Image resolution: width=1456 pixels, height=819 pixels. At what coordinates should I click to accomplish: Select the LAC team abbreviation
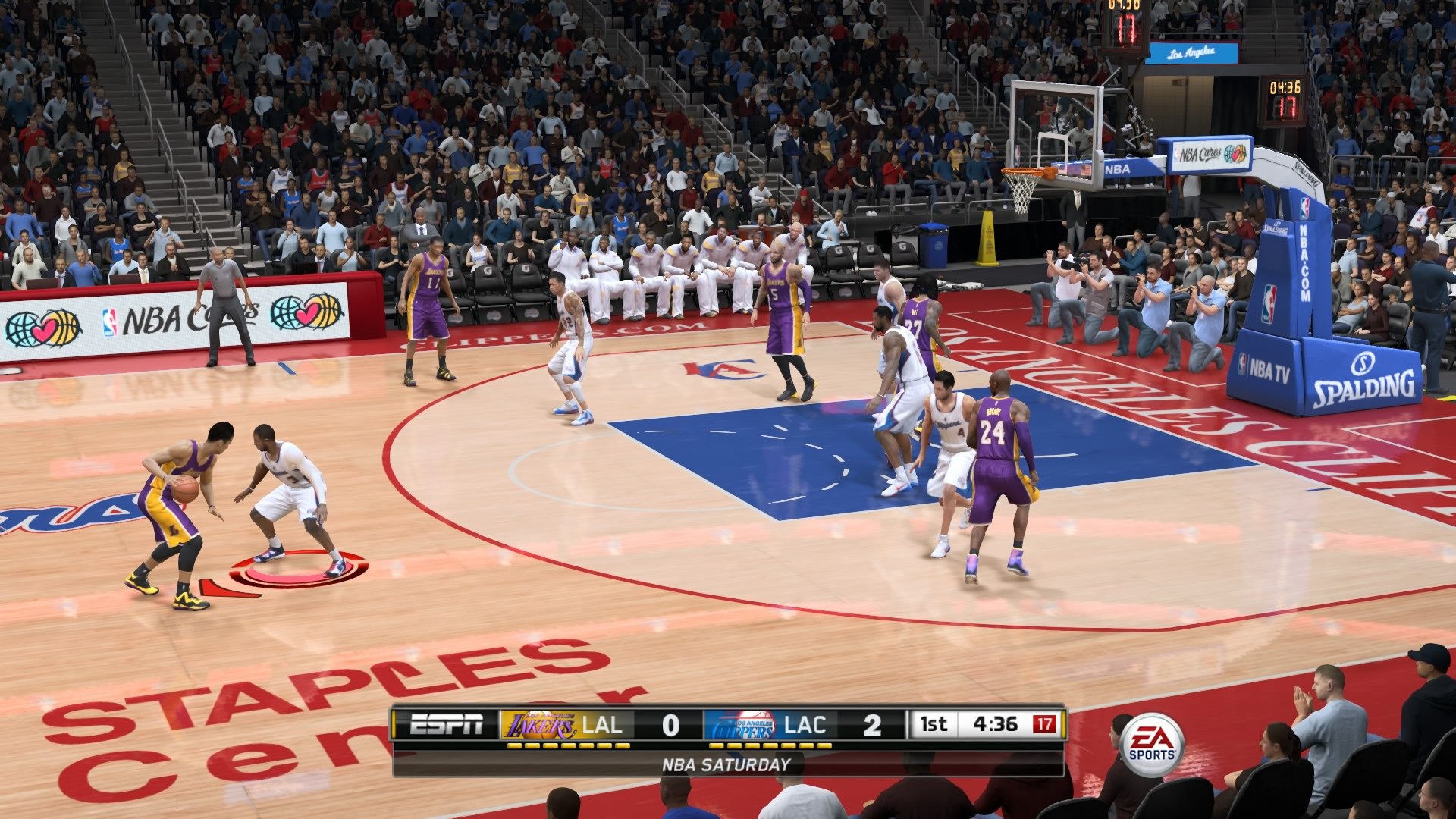tap(805, 724)
